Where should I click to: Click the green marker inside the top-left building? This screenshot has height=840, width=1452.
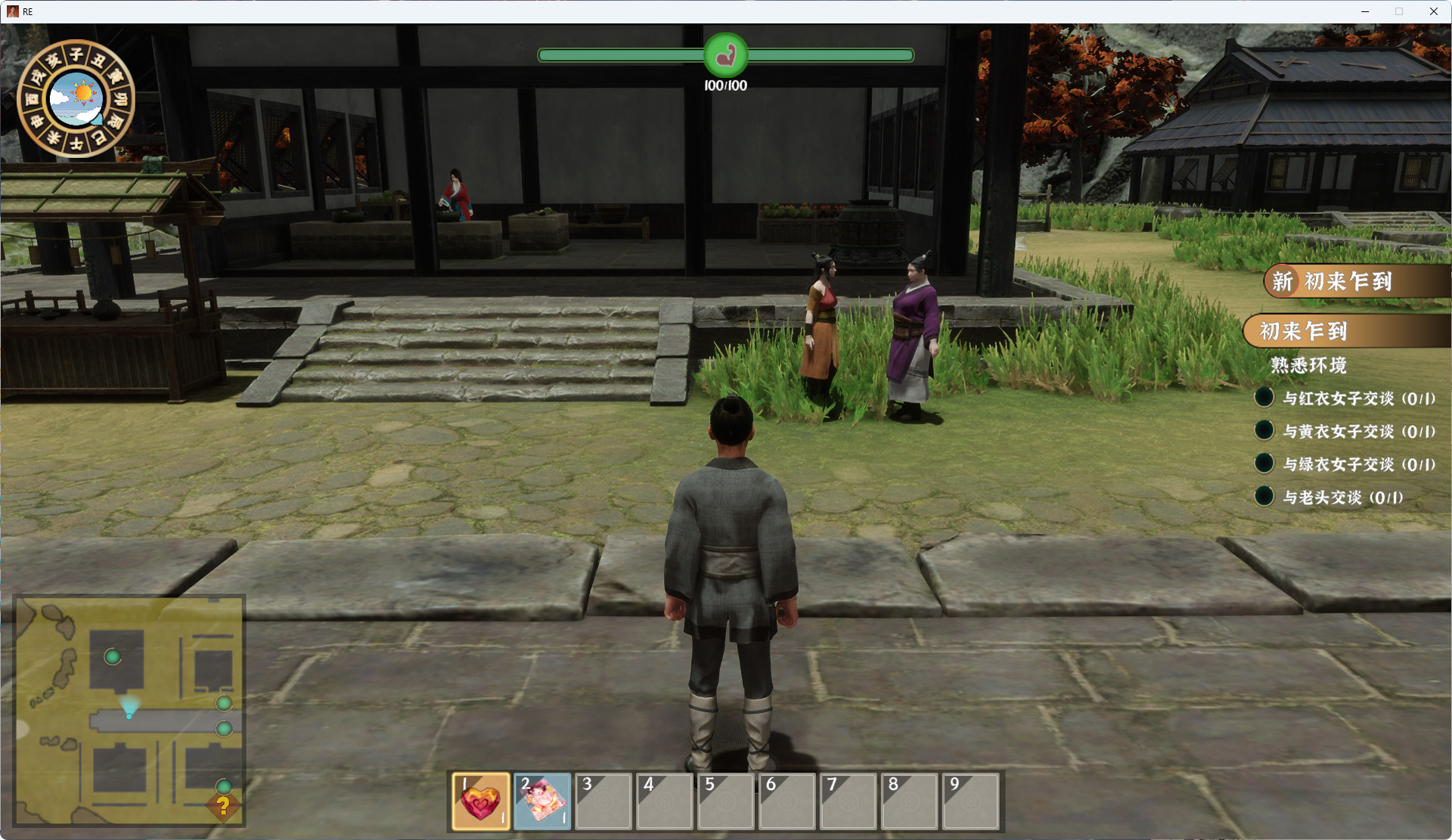(113, 657)
